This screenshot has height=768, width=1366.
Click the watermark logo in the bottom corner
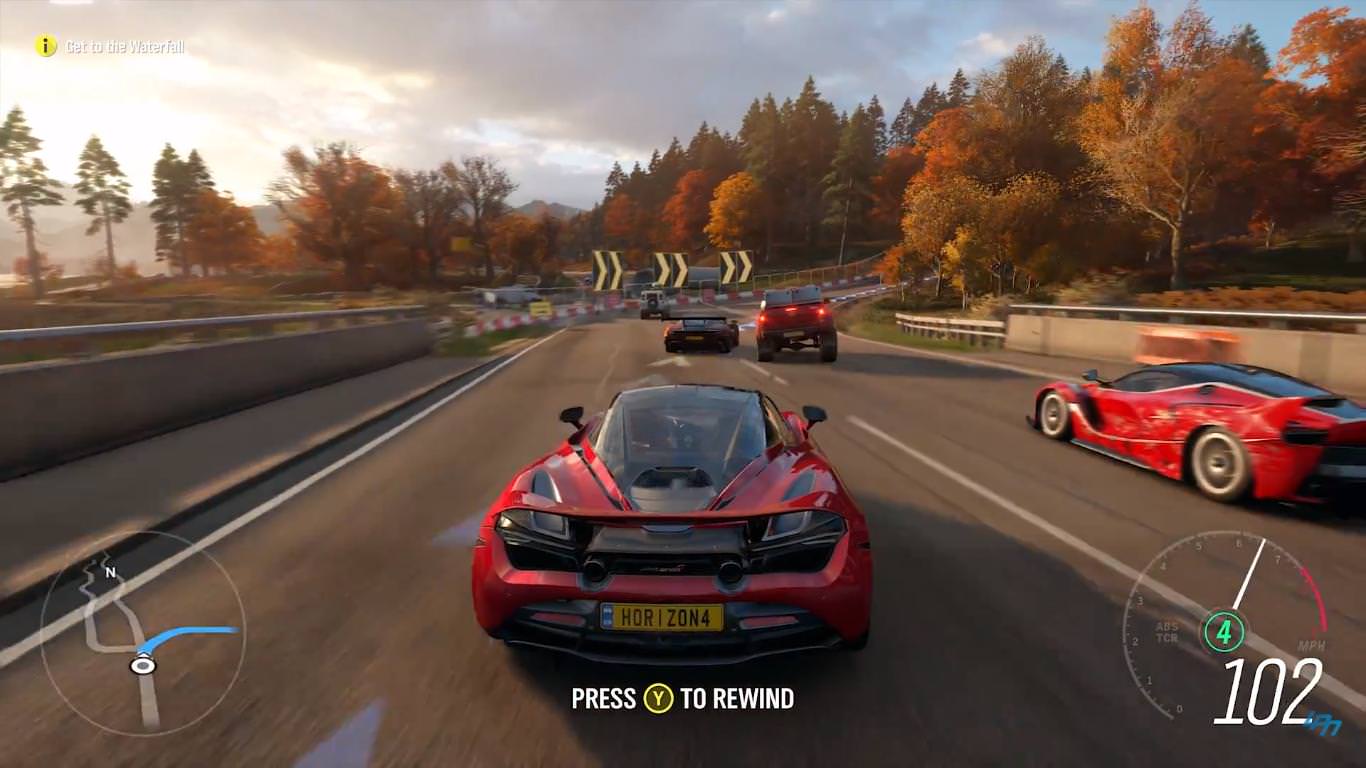click(x=1323, y=723)
